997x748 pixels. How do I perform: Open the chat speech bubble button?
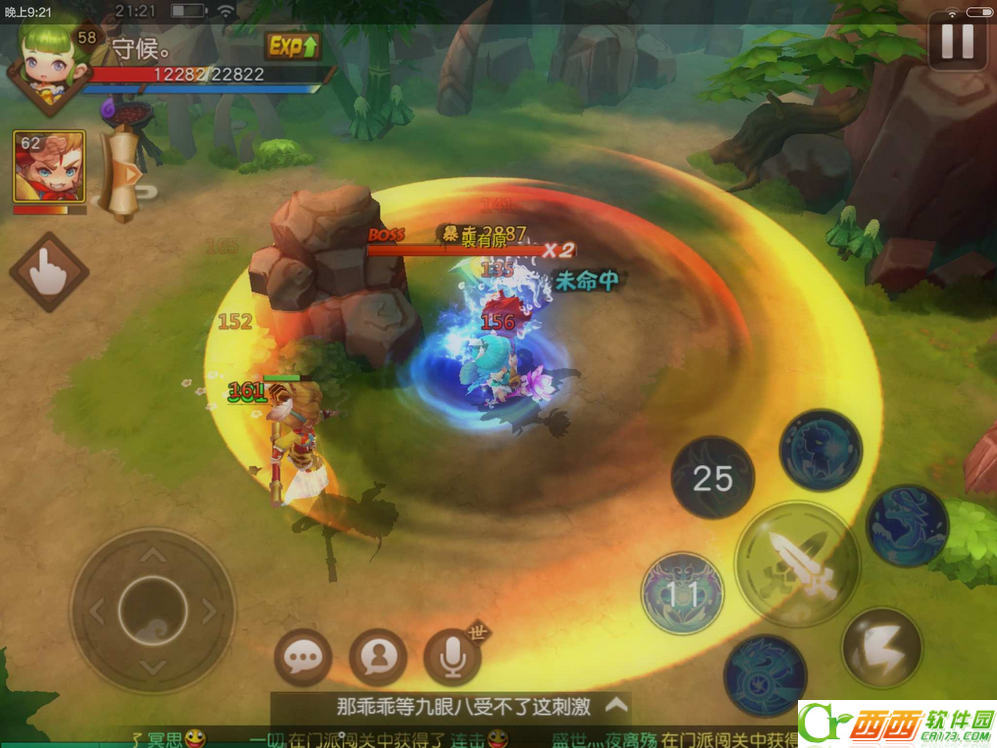pyautogui.click(x=302, y=657)
